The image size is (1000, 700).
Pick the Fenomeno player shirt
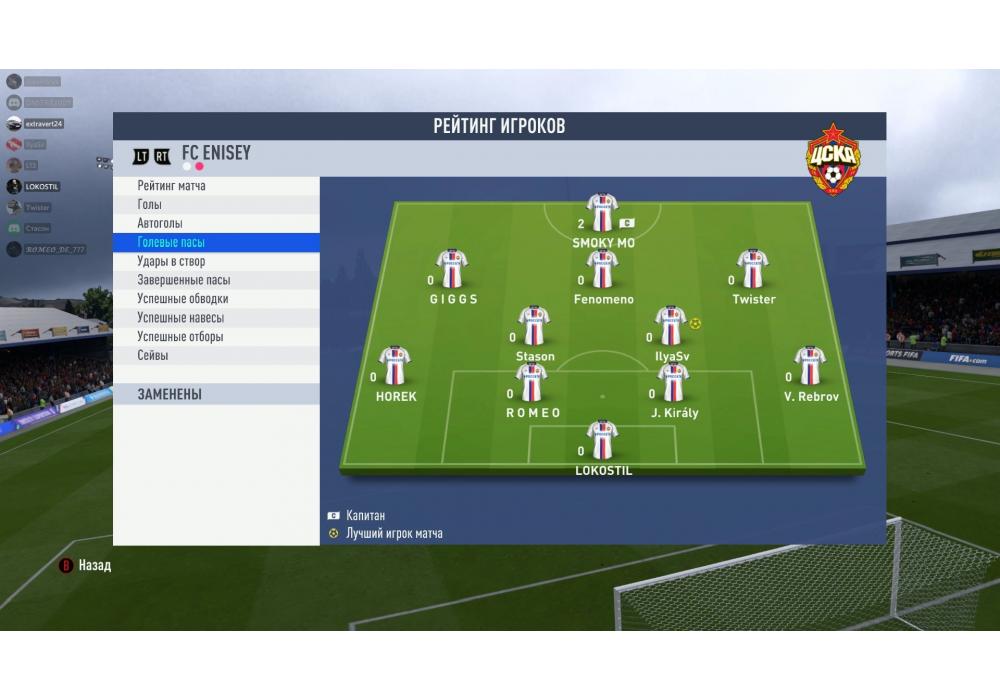tap(602, 270)
